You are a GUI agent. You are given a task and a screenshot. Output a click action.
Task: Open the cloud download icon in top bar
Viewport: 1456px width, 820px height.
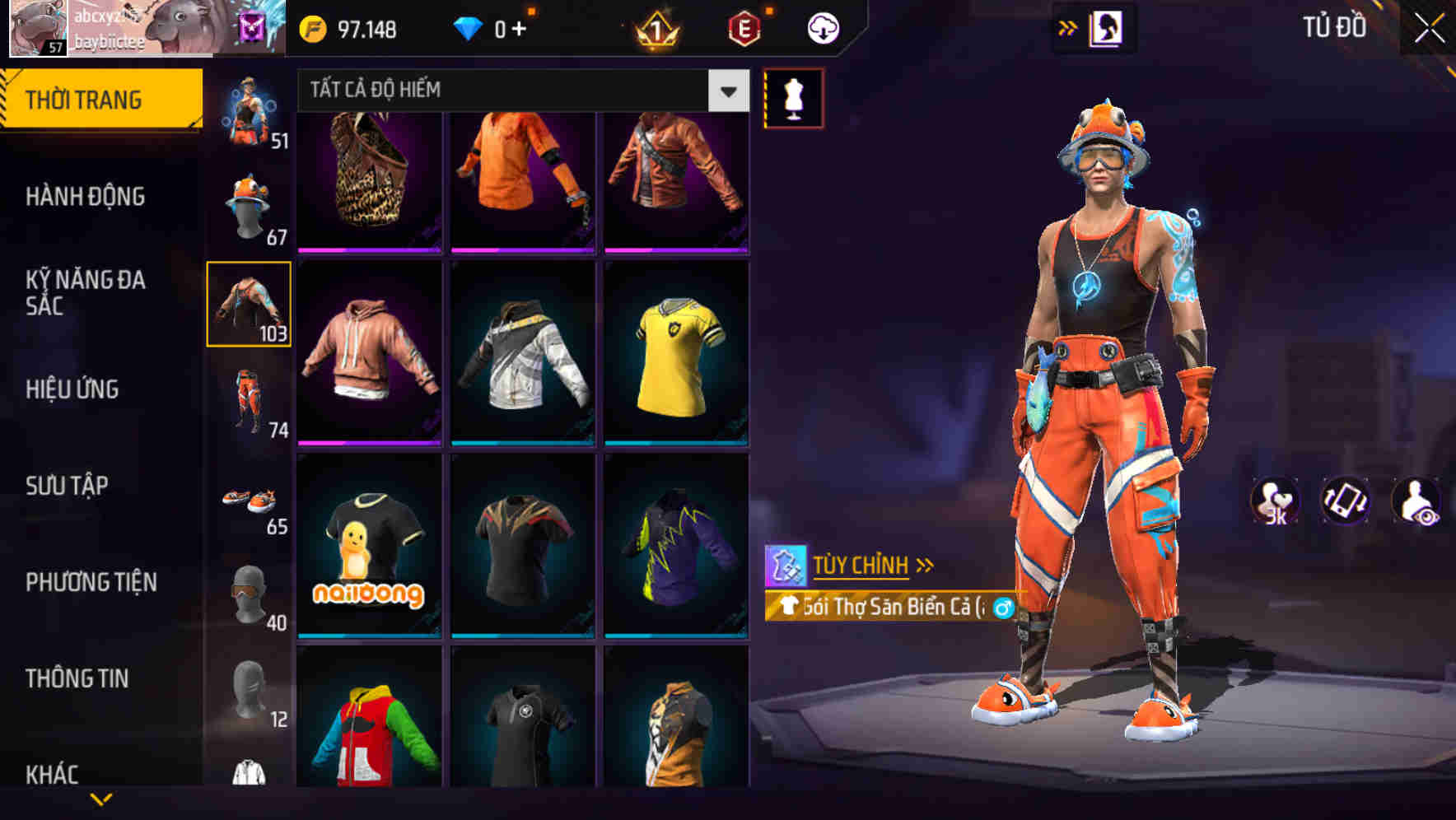point(822,27)
